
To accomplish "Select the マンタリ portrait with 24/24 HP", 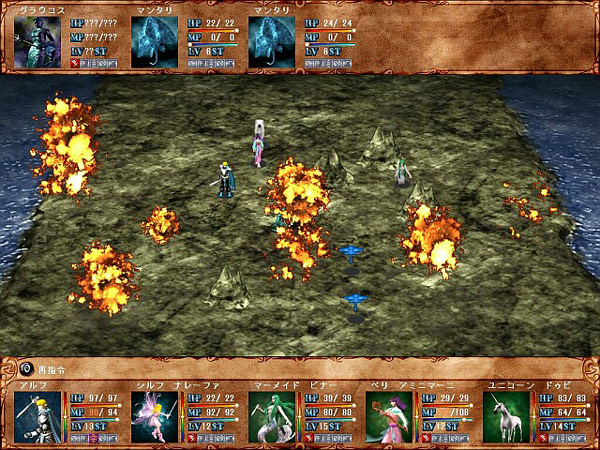I will click(x=271, y=41).
